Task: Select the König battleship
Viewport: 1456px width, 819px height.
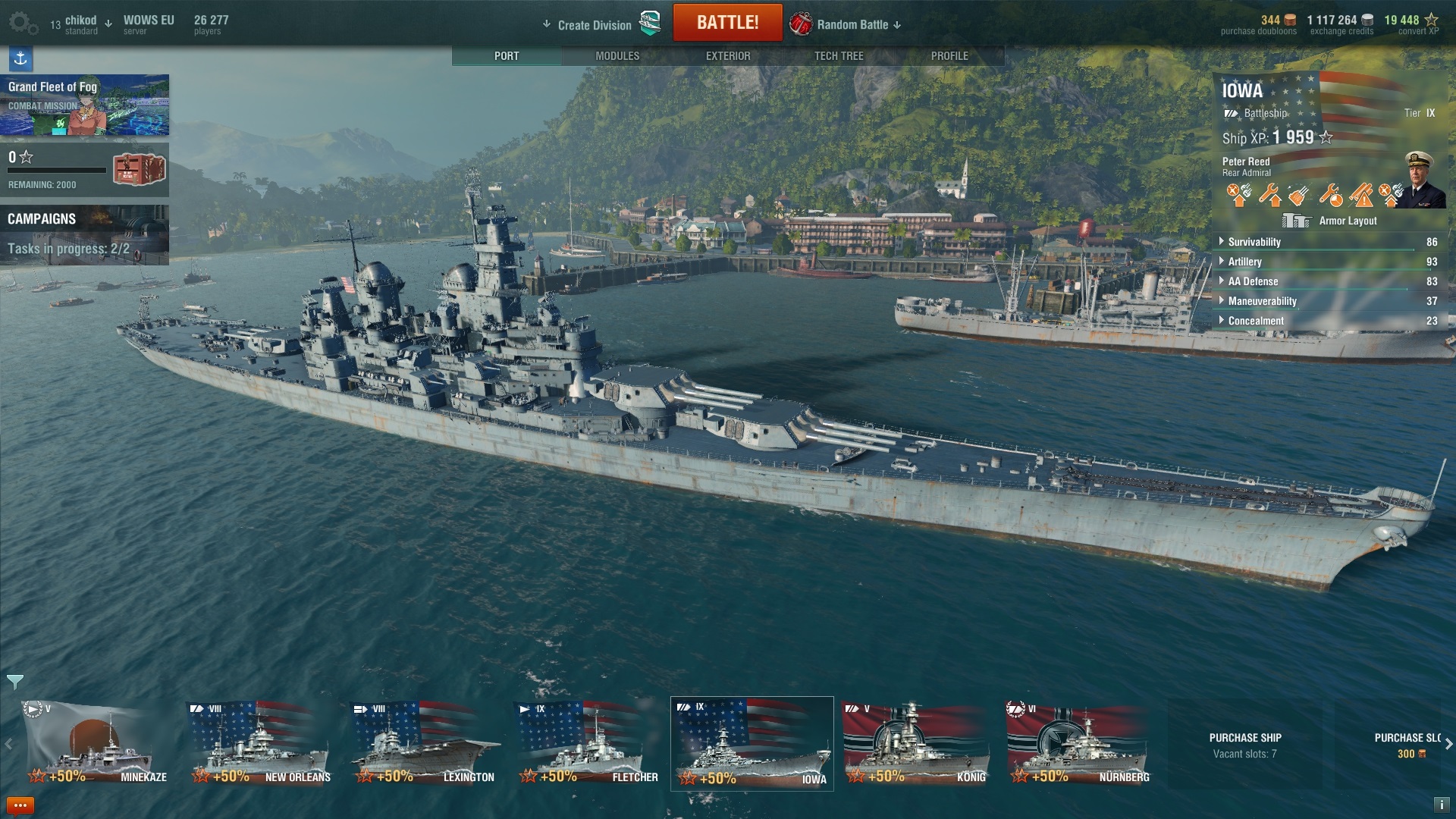Action: click(x=916, y=743)
